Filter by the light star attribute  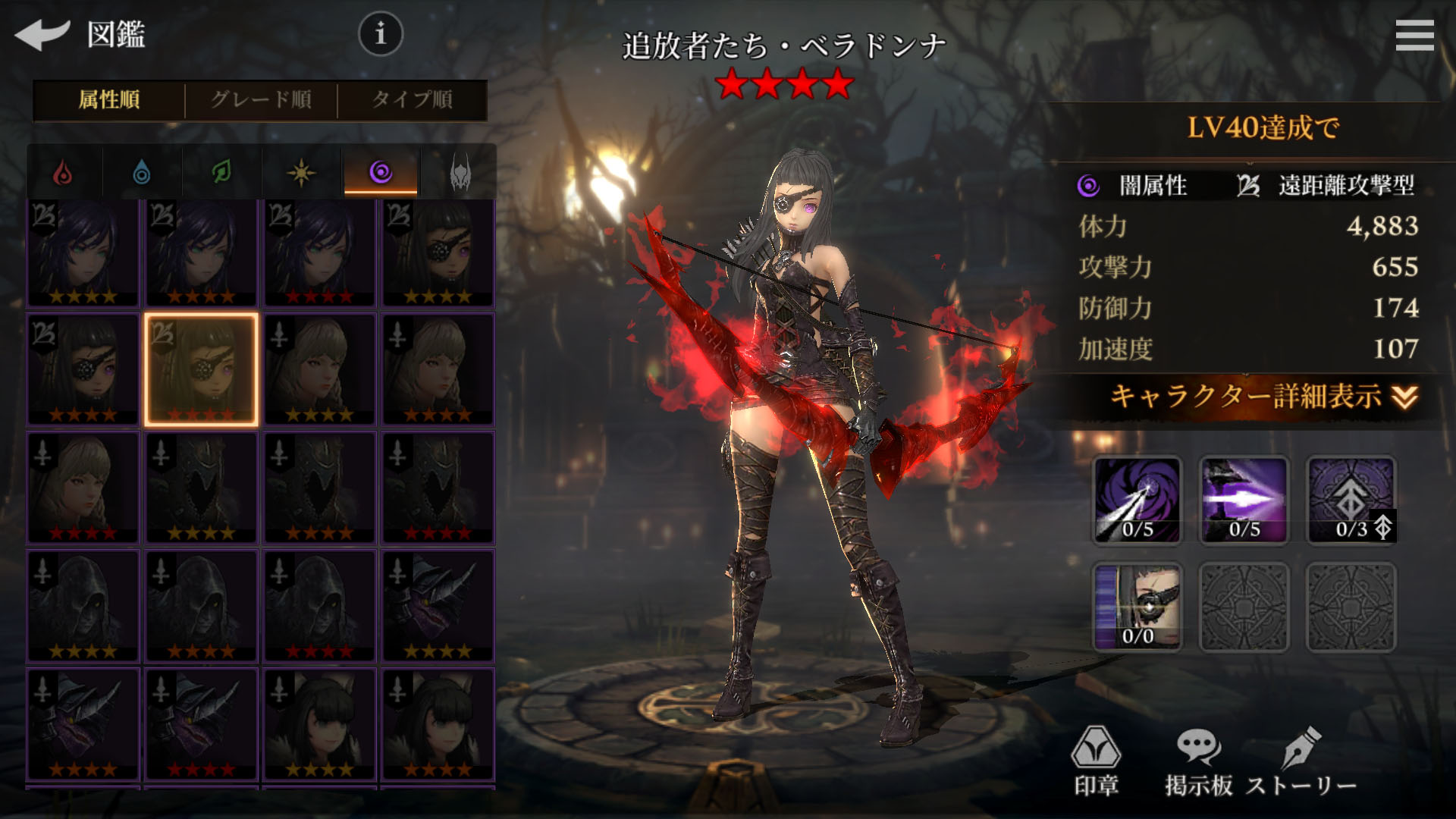pos(301,174)
